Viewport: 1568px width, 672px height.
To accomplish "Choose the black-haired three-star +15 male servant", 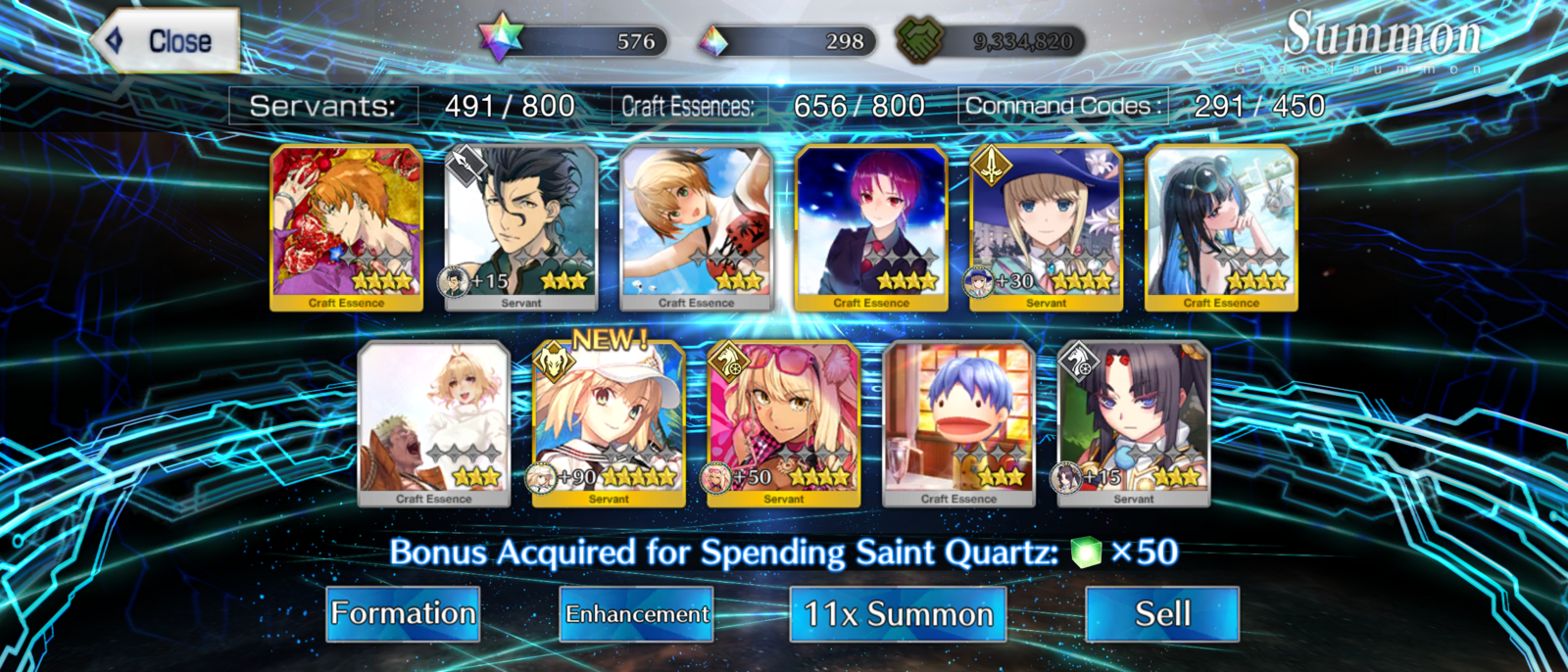I will click(x=521, y=227).
